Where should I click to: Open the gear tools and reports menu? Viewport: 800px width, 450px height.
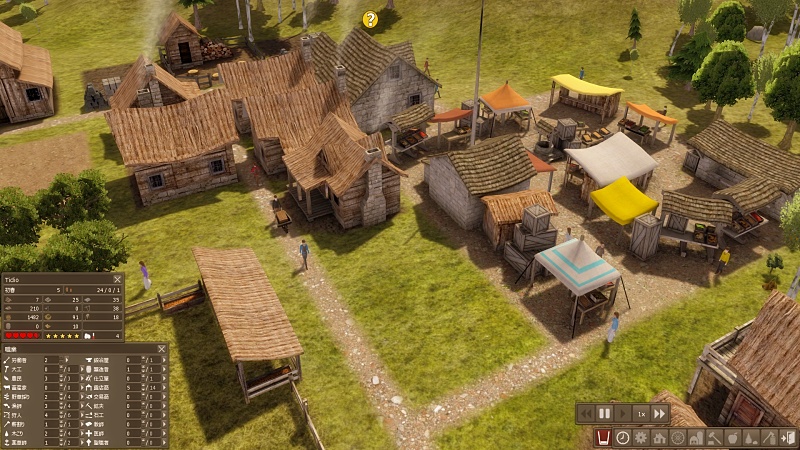[x=640, y=438]
